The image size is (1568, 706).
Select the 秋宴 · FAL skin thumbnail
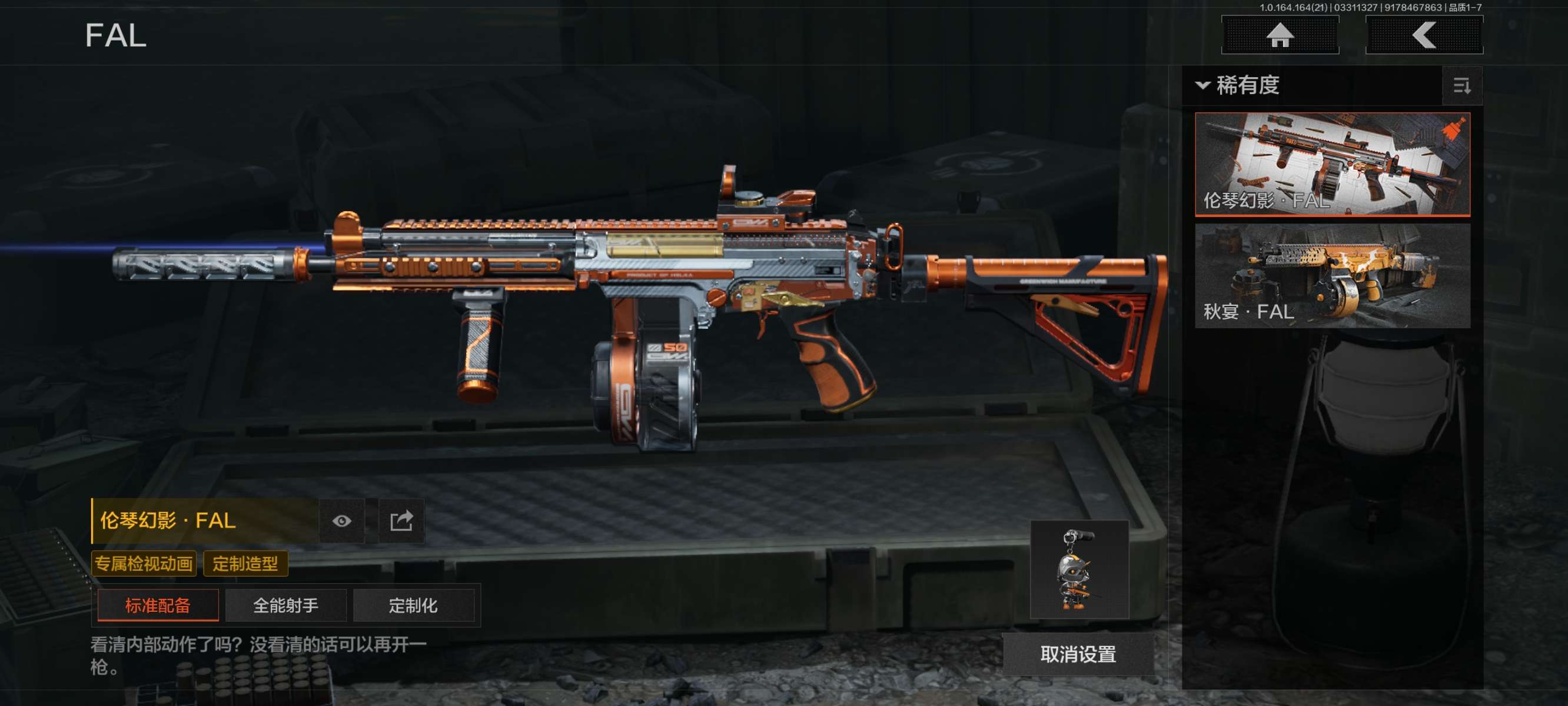[x=1332, y=276]
